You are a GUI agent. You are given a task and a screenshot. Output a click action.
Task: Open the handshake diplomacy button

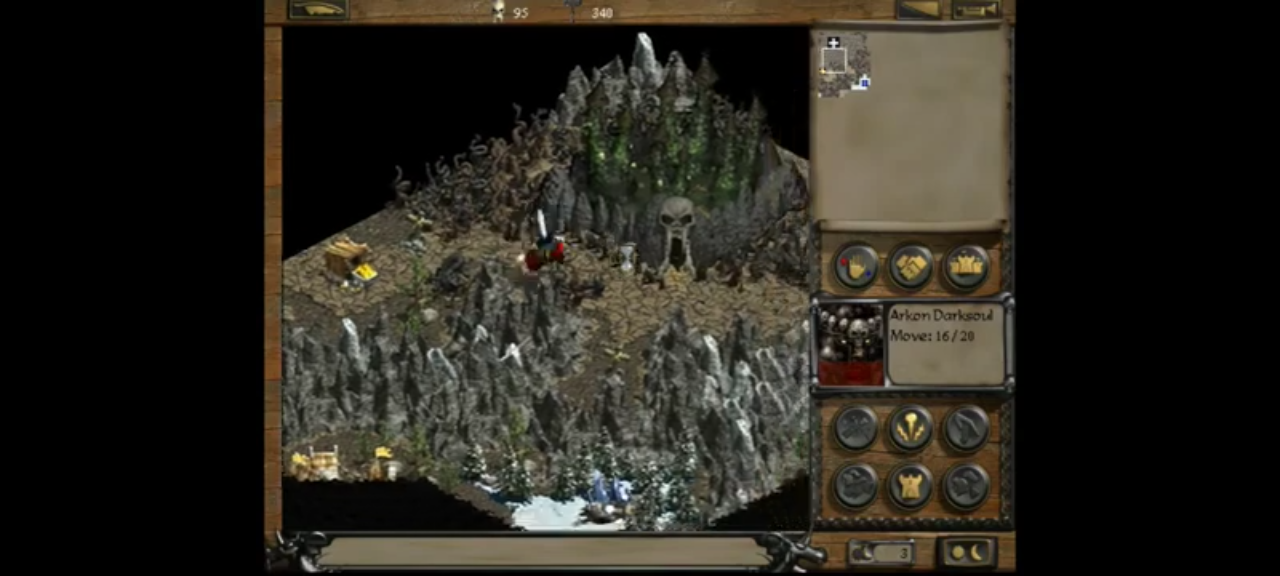tap(911, 267)
